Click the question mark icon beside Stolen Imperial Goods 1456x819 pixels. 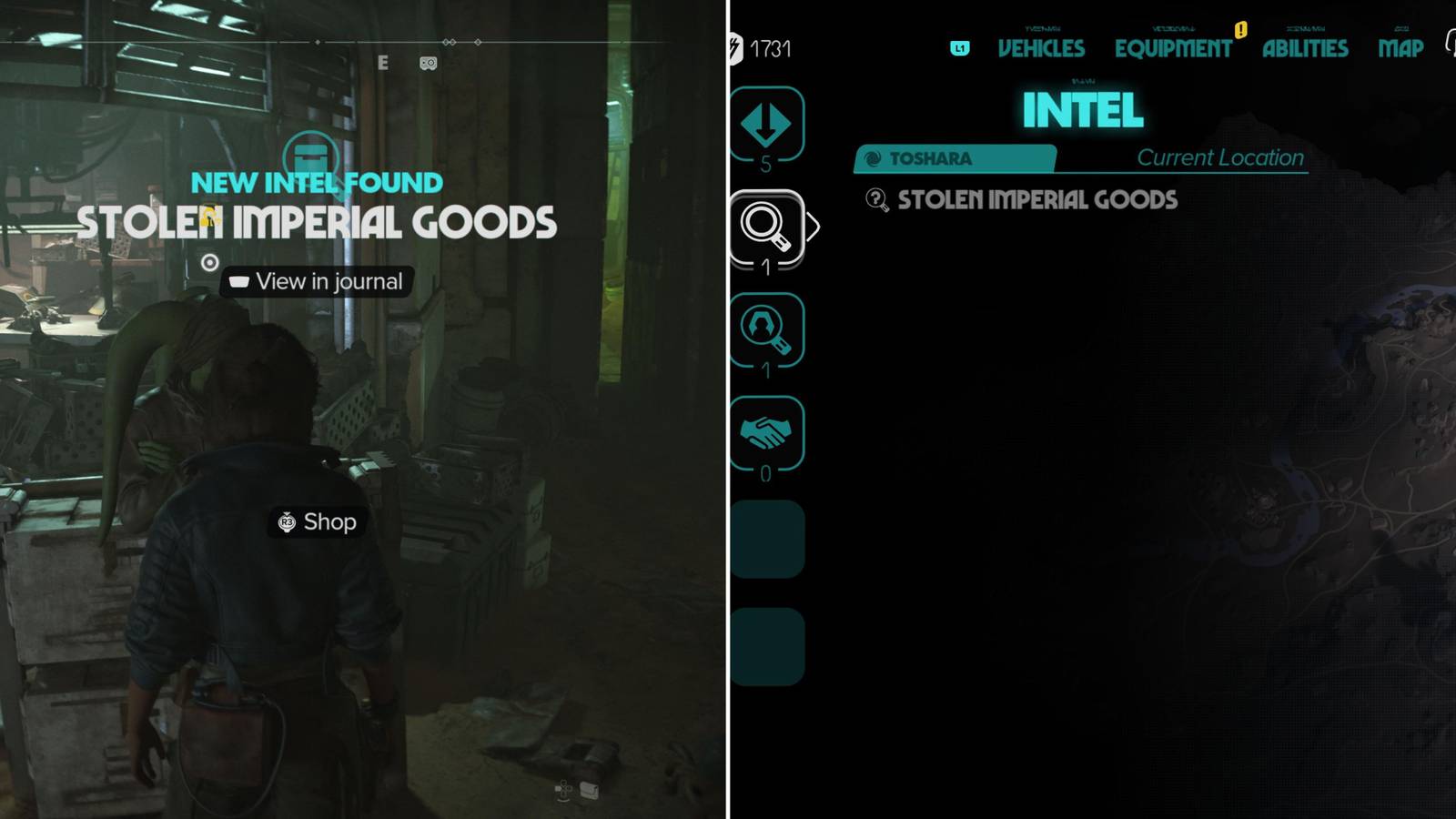click(876, 201)
